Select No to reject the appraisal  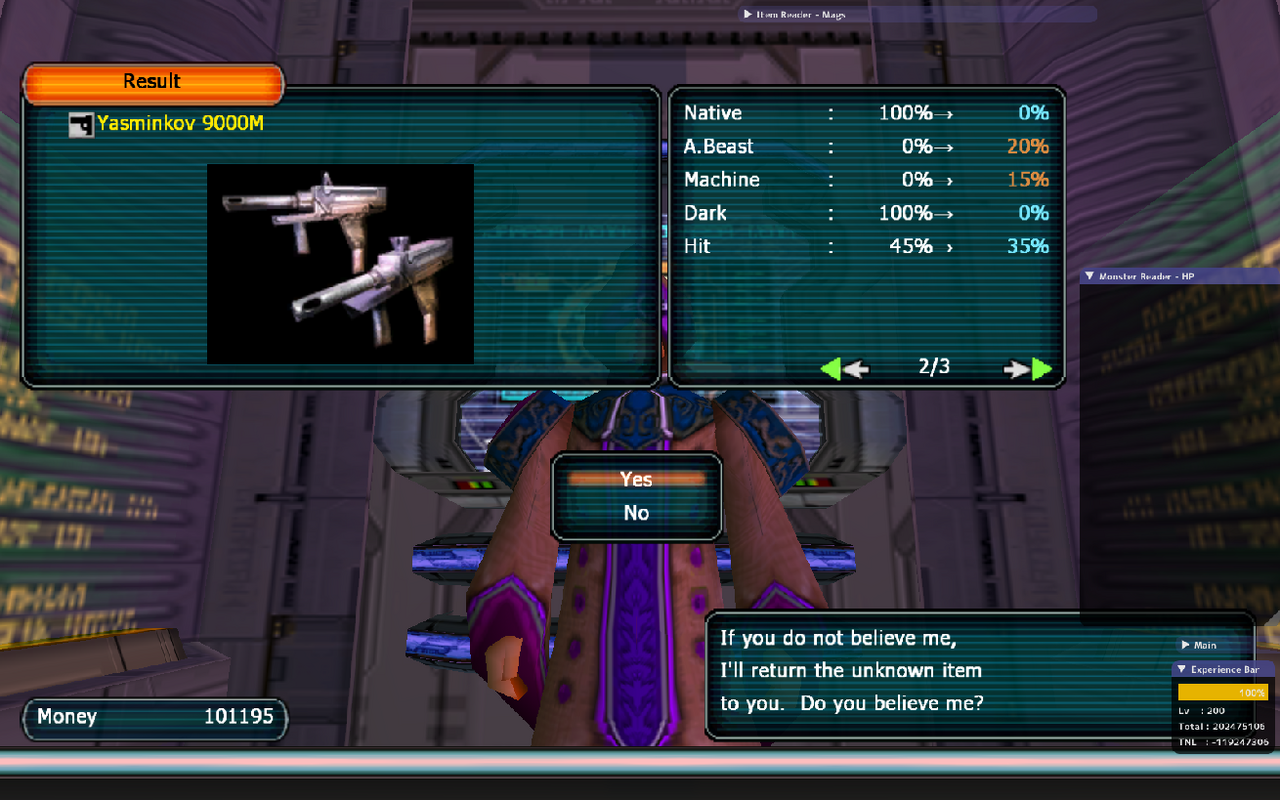tap(636, 513)
